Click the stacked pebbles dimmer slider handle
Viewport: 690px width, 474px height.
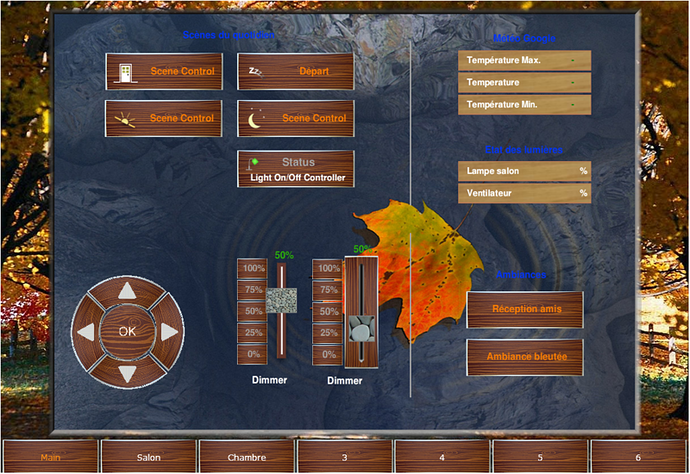click(x=360, y=328)
